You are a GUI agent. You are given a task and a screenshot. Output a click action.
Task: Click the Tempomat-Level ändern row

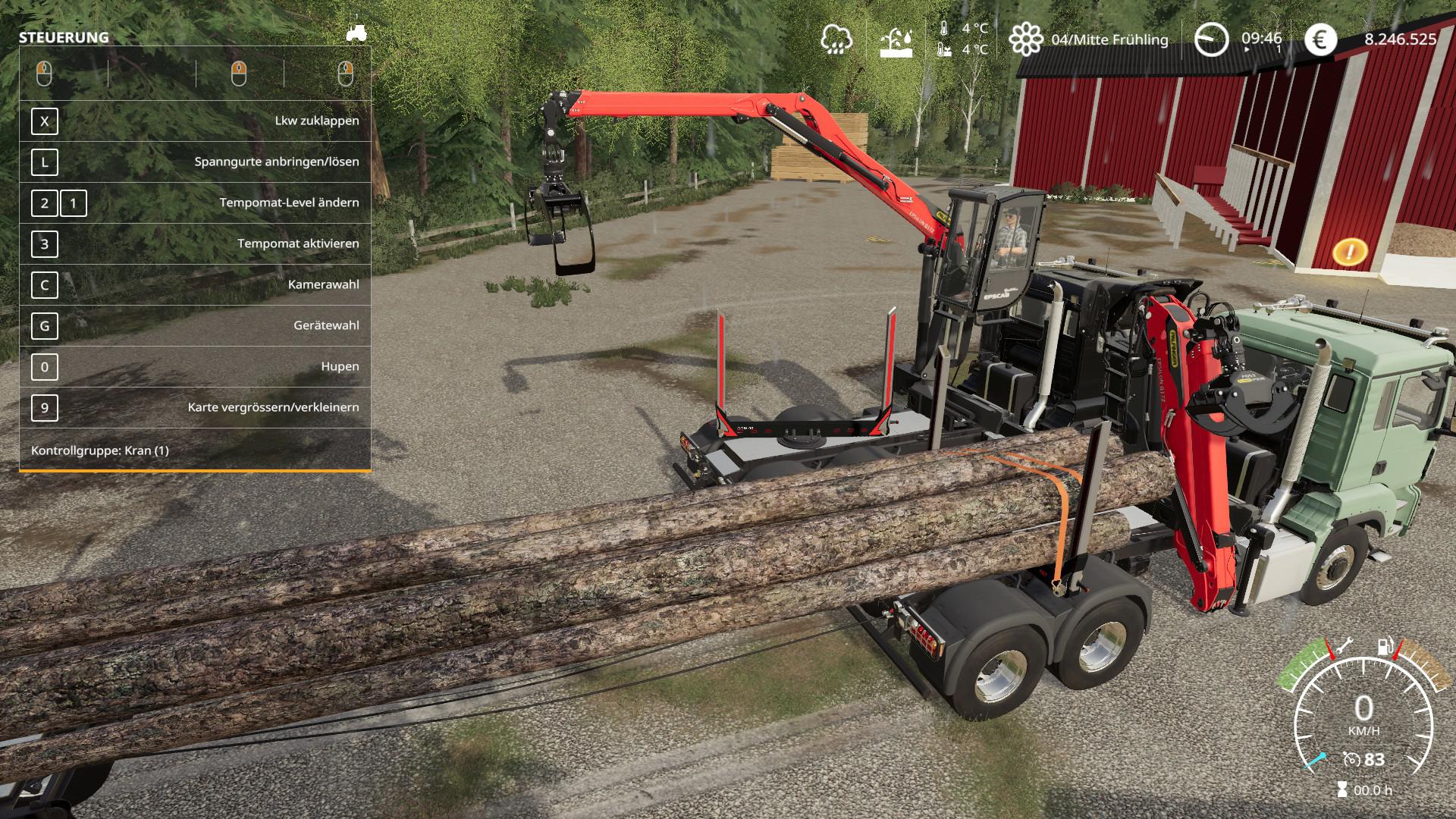(195, 203)
